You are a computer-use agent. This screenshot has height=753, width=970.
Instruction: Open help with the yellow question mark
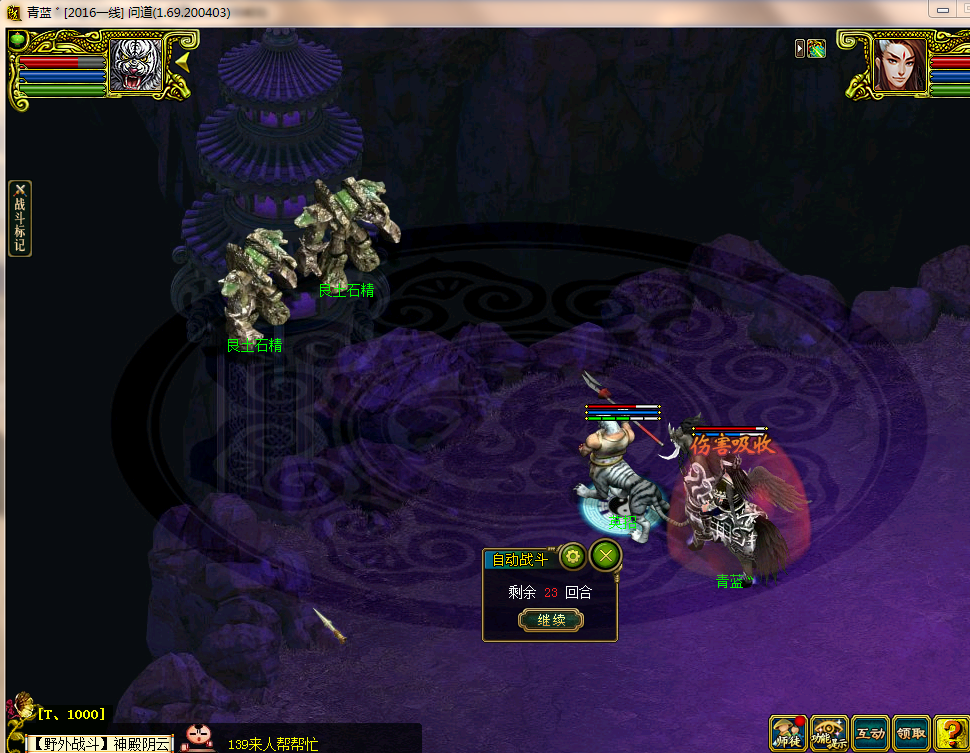(948, 733)
